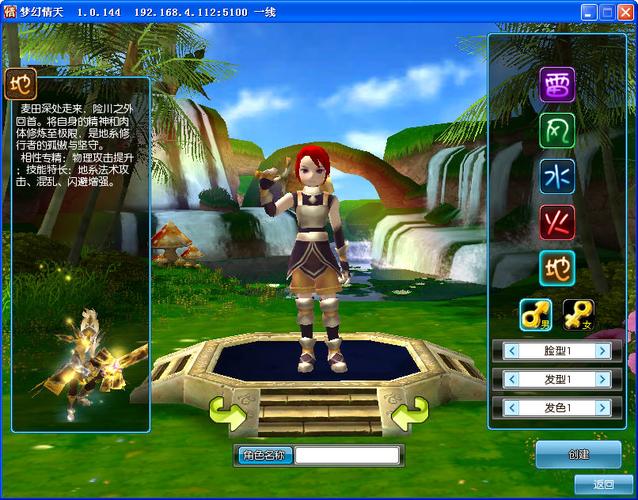Screen dimensions: 638x500
Task: Minimize the game window
Action: (x=589, y=11)
